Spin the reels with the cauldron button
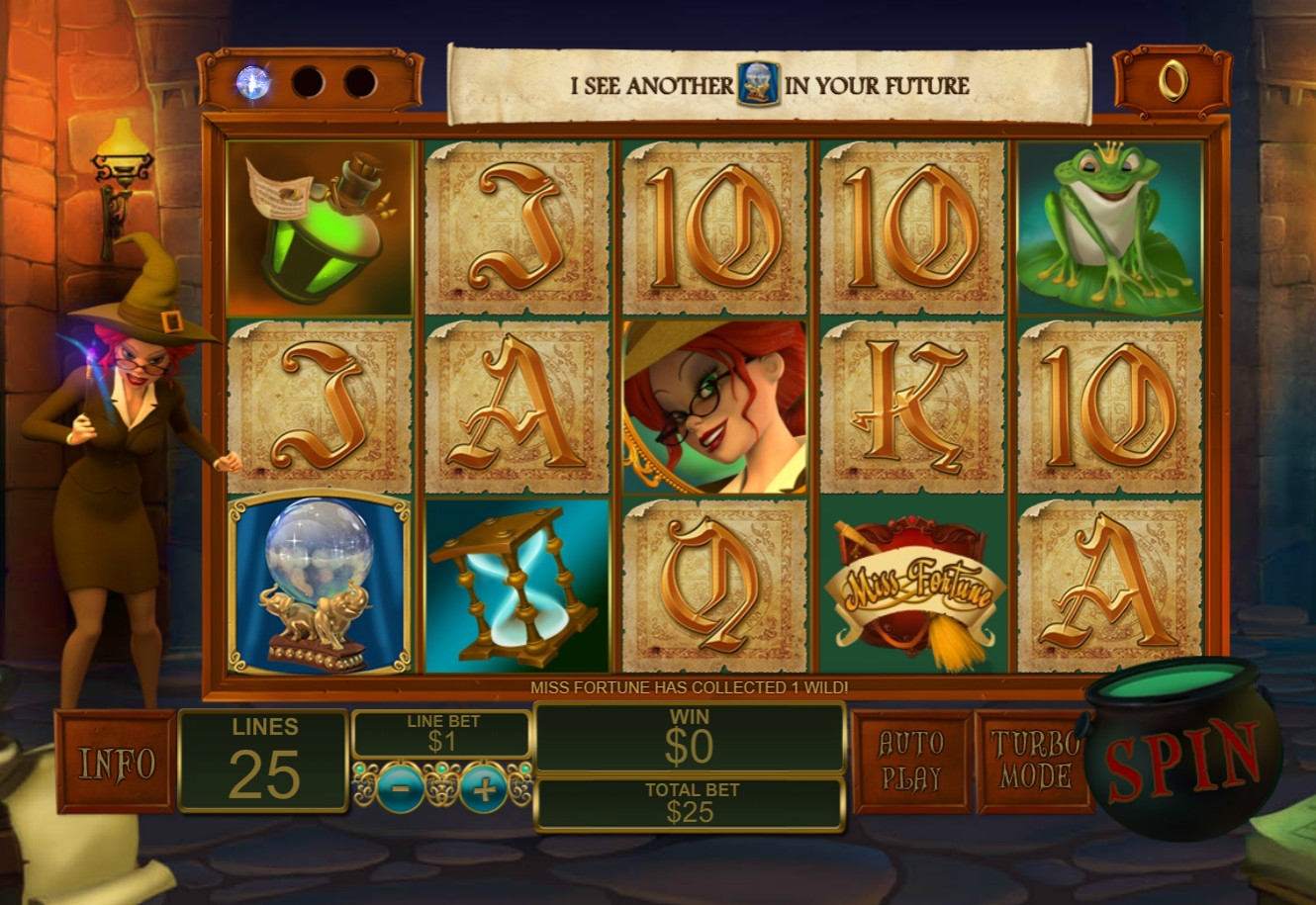The height and width of the screenshot is (905, 1316). [1181, 758]
